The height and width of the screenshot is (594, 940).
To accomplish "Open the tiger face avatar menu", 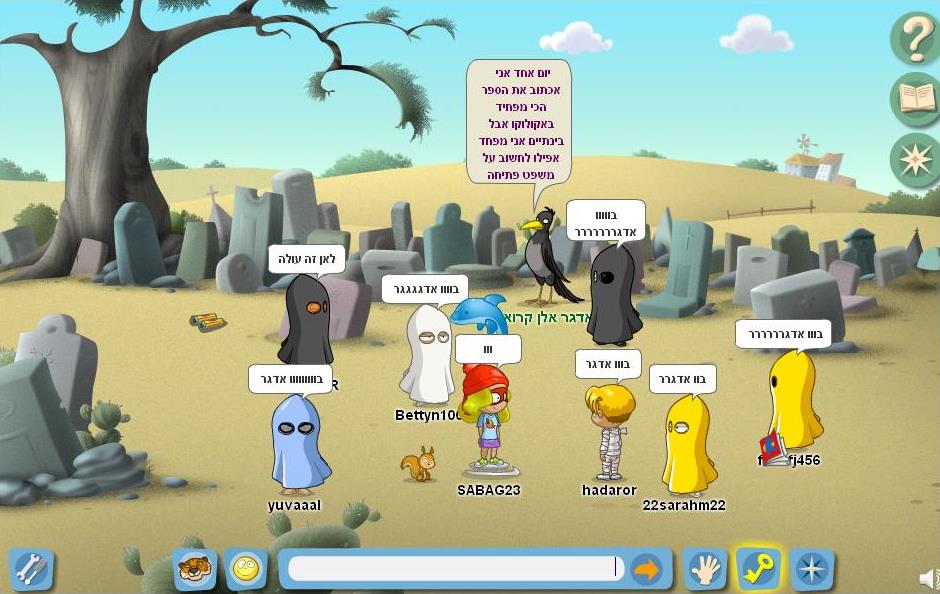I will (194, 569).
